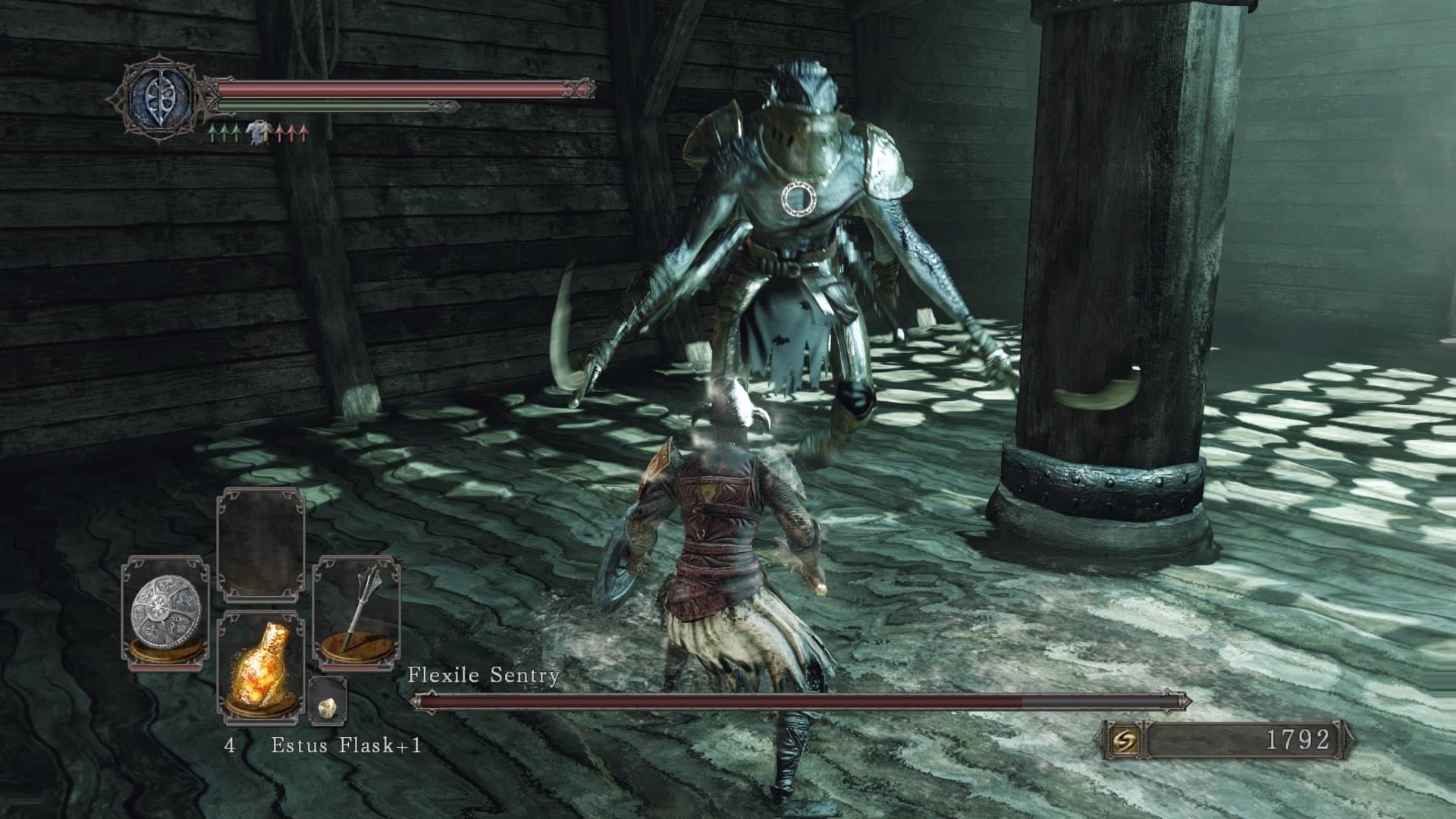
Task: Select the round silver shield slot
Action: coord(165,613)
